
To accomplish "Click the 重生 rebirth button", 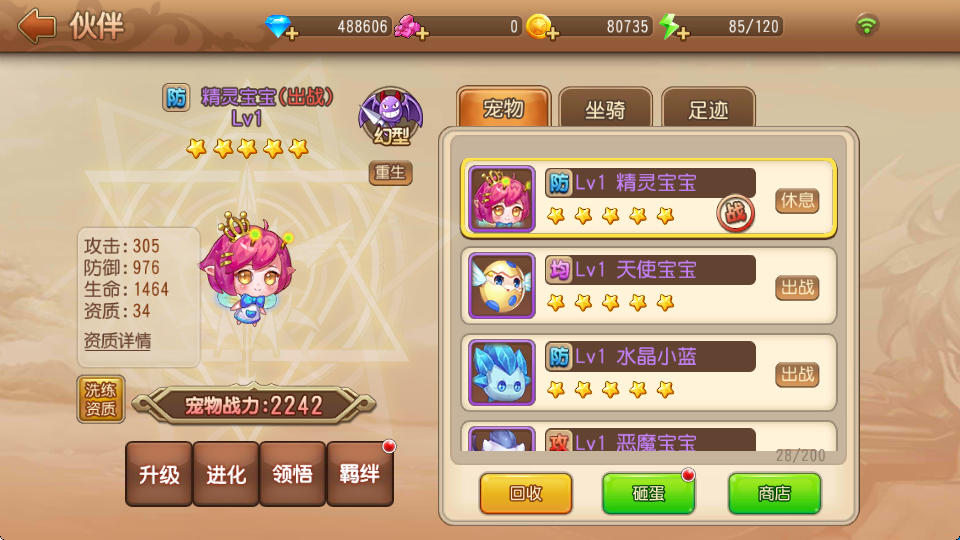I will pos(390,172).
